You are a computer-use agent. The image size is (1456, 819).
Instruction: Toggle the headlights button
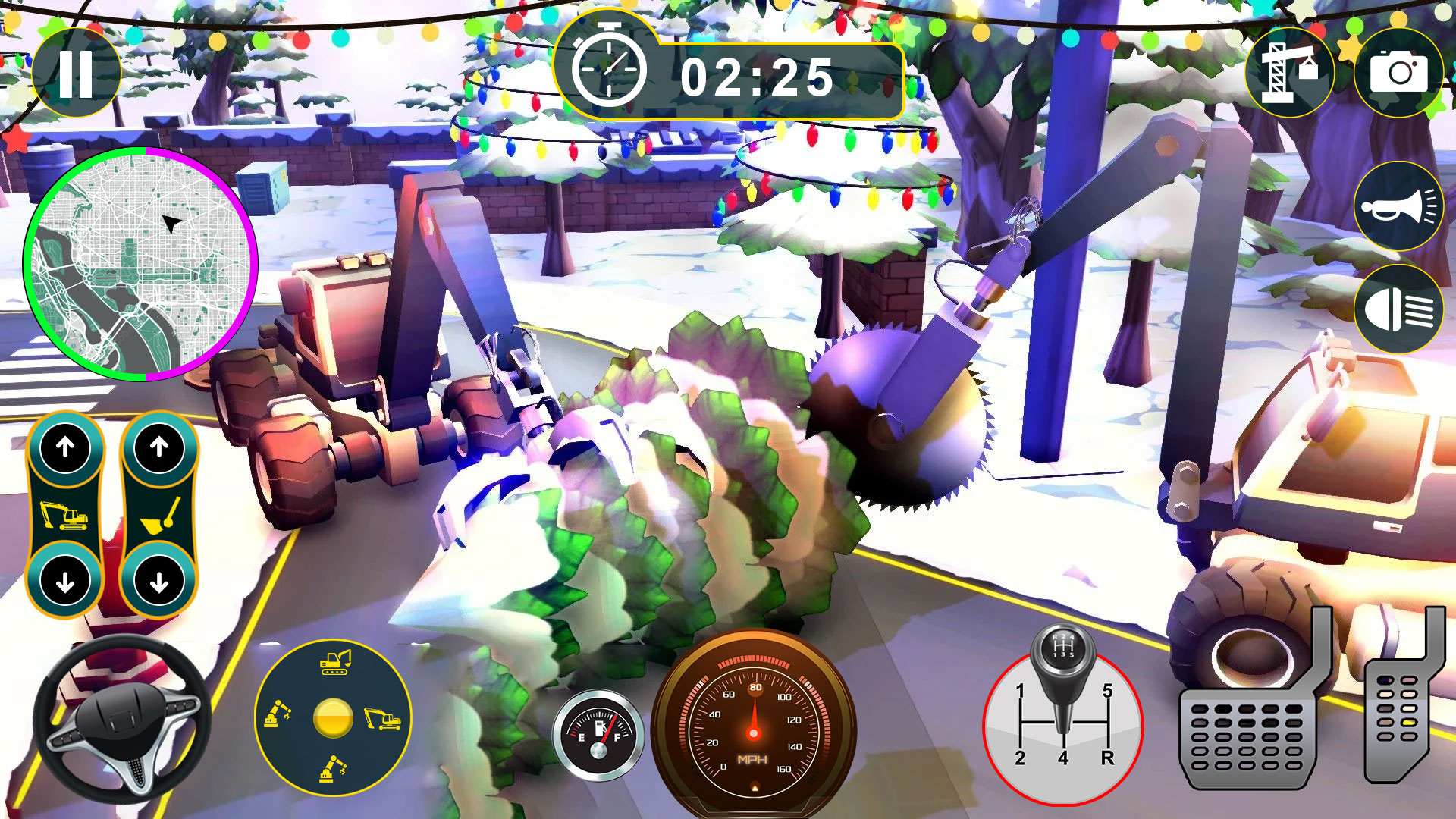1398,309
